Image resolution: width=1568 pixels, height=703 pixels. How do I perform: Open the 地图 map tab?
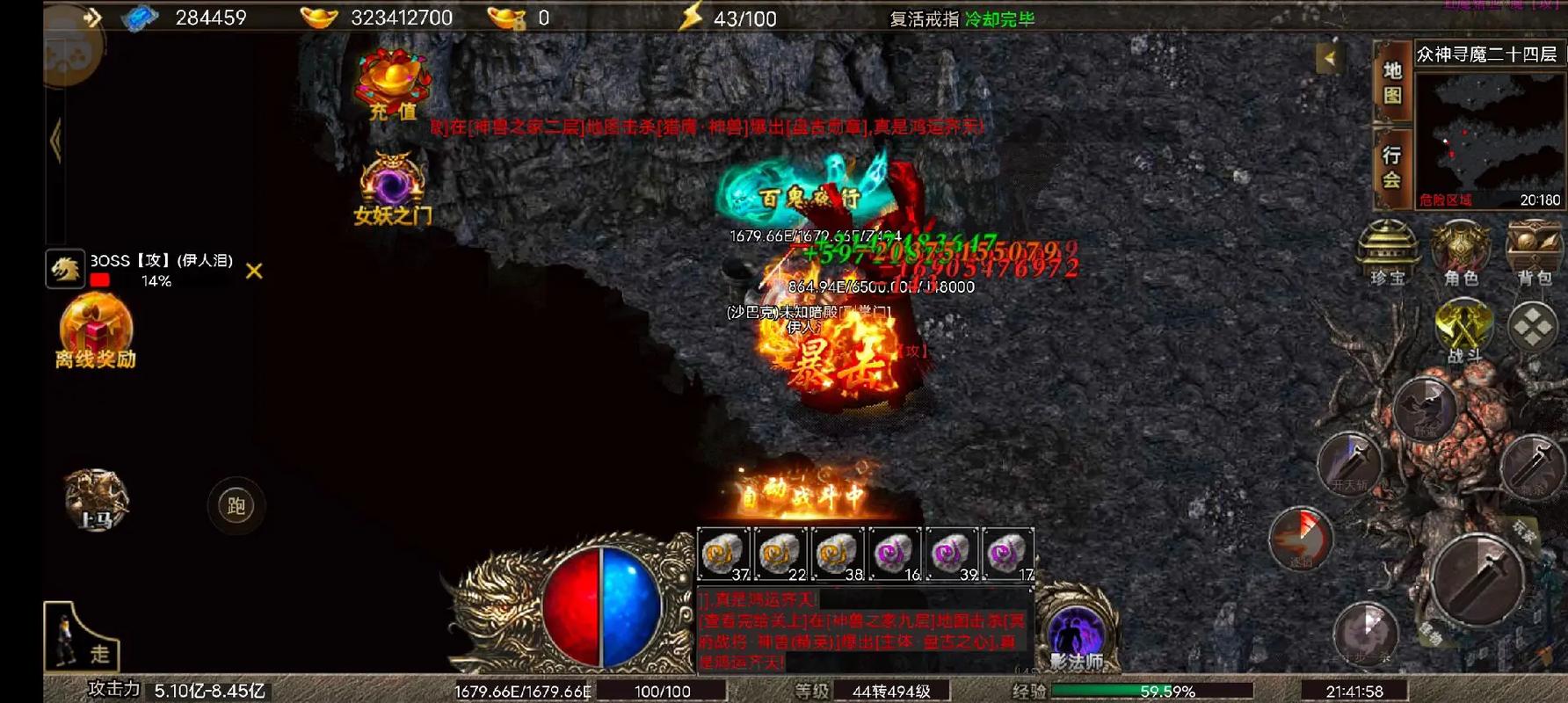pos(1392,82)
